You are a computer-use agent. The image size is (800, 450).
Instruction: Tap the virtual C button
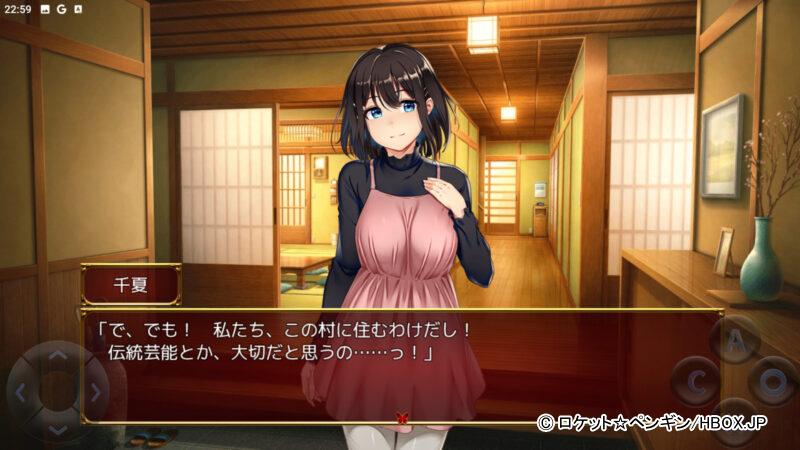tap(695, 380)
